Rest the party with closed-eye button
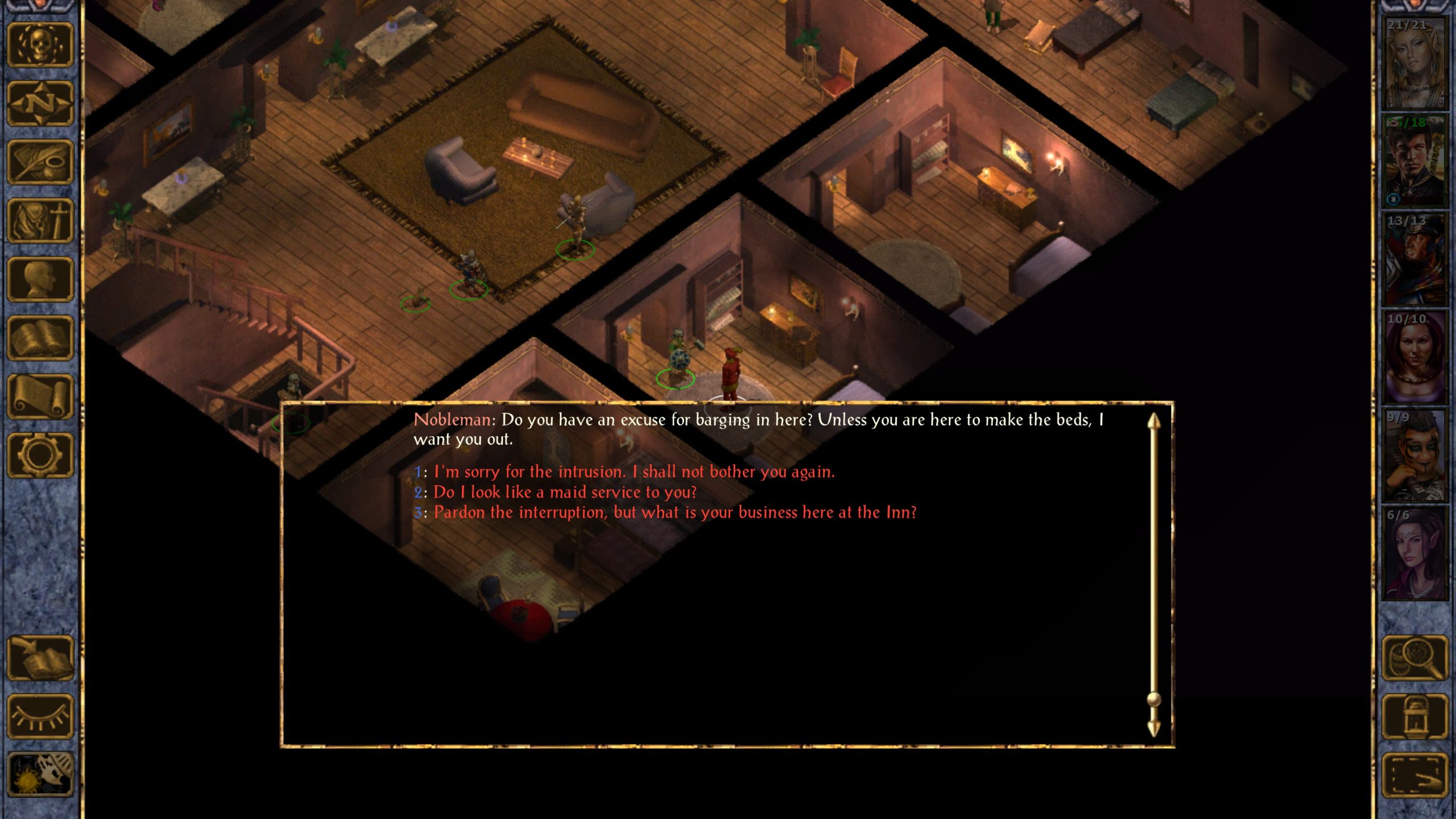Image resolution: width=1456 pixels, height=819 pixels. [x=40, y=717]
